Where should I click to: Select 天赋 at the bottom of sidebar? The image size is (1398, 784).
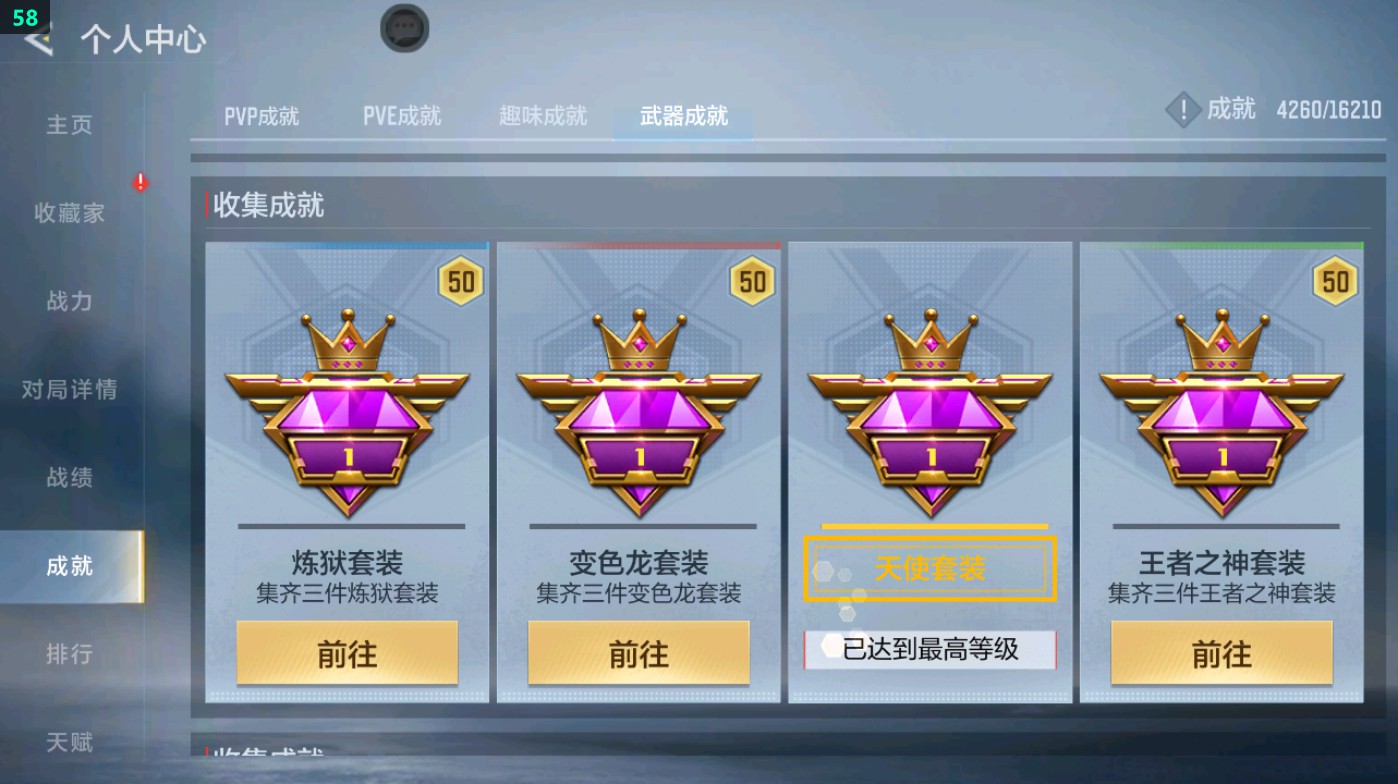click(x=67, y=742)
